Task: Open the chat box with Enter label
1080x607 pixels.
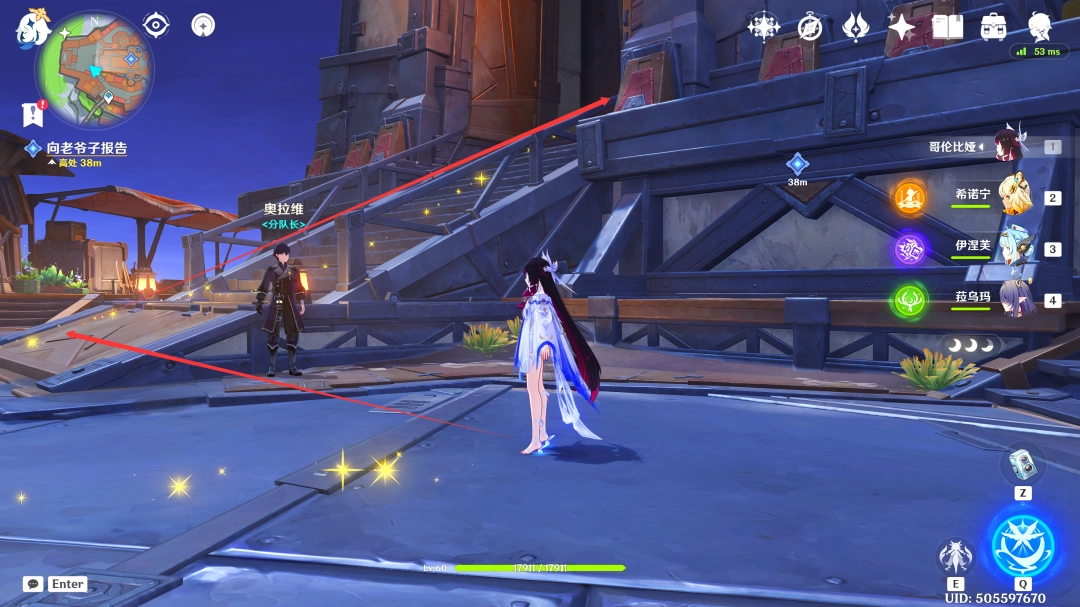Action: click(55, 584)
